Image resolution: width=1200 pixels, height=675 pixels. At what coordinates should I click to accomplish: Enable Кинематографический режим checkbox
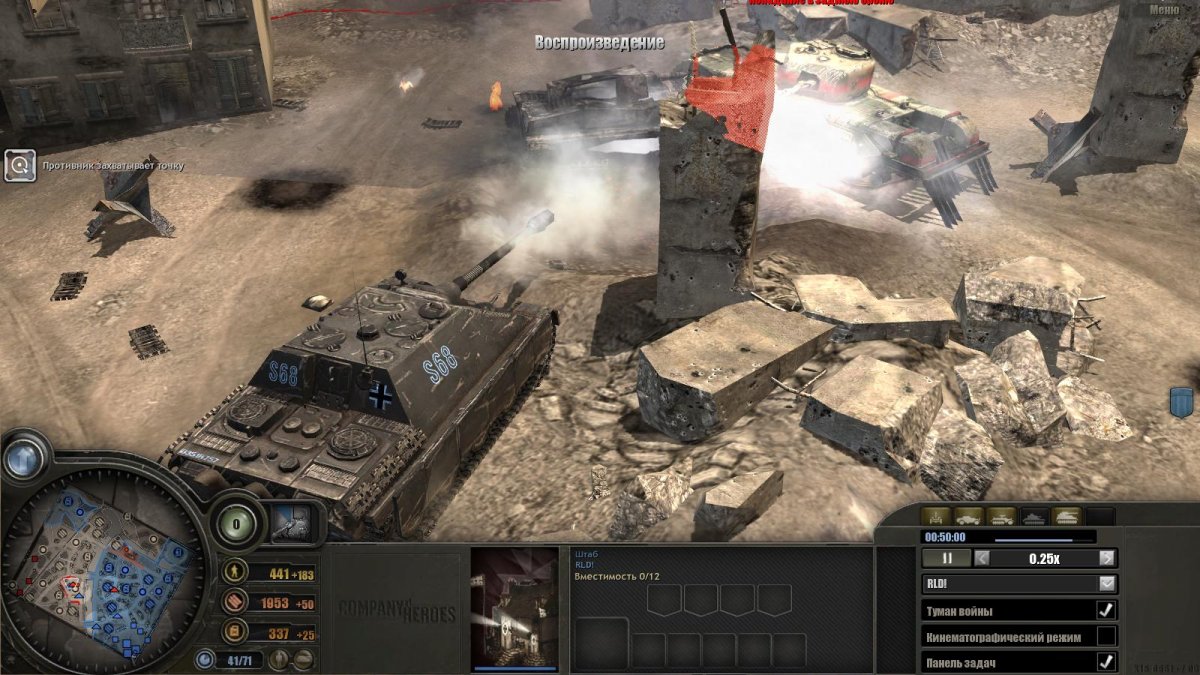pyautogui.click(x=1106, y=636)
